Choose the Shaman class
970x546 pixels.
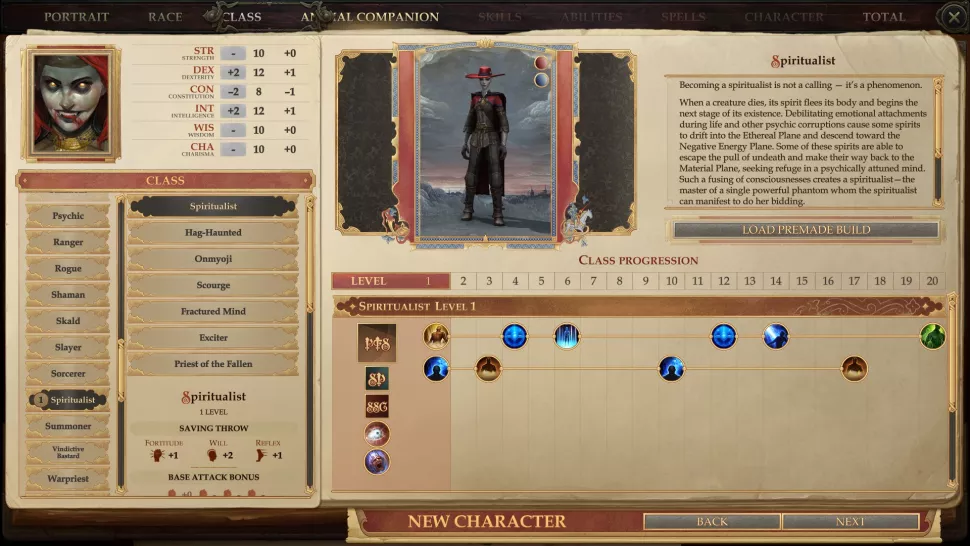click(68, 295)
